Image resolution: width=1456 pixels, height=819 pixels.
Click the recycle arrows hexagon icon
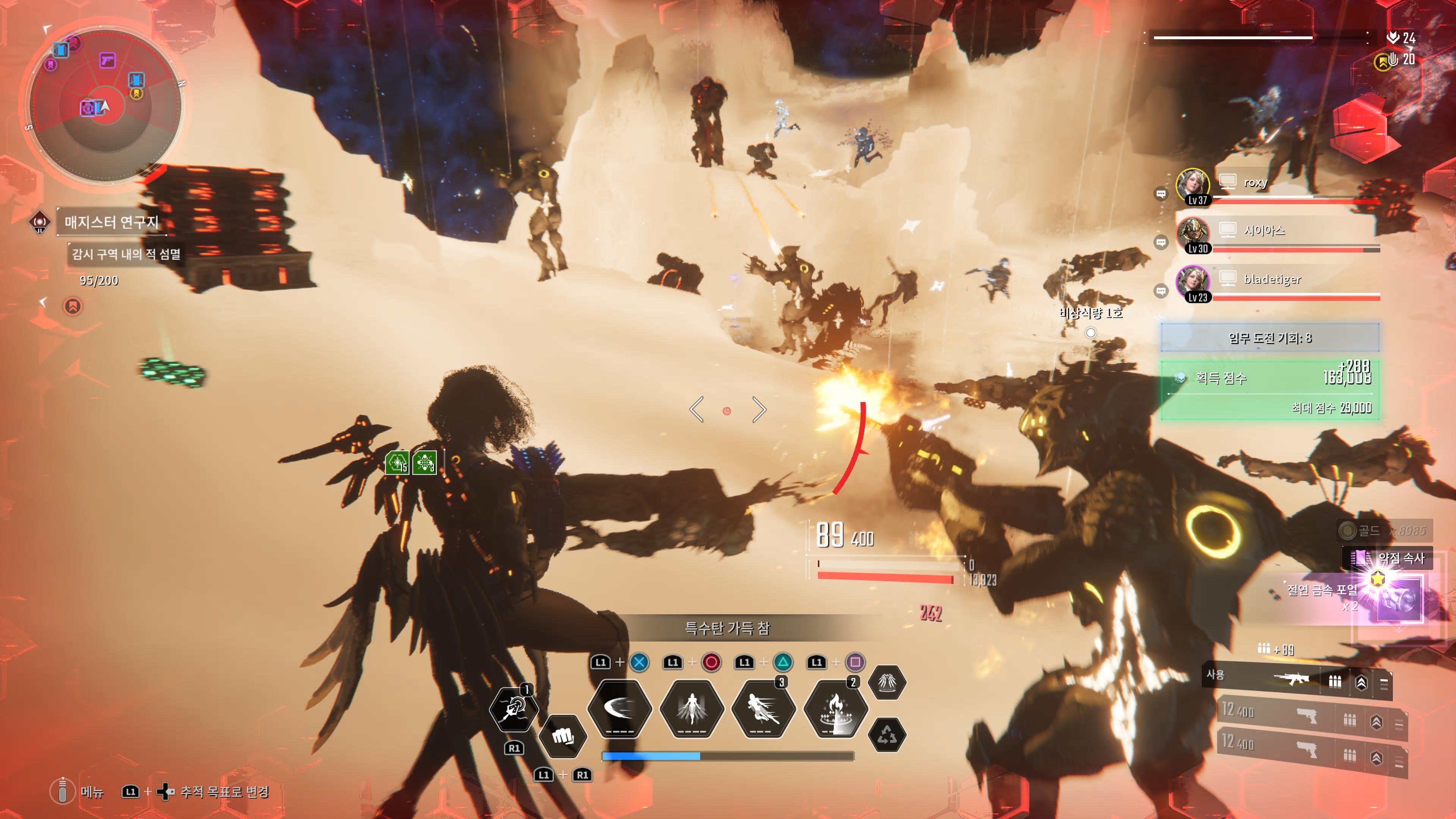pos(887,735)
